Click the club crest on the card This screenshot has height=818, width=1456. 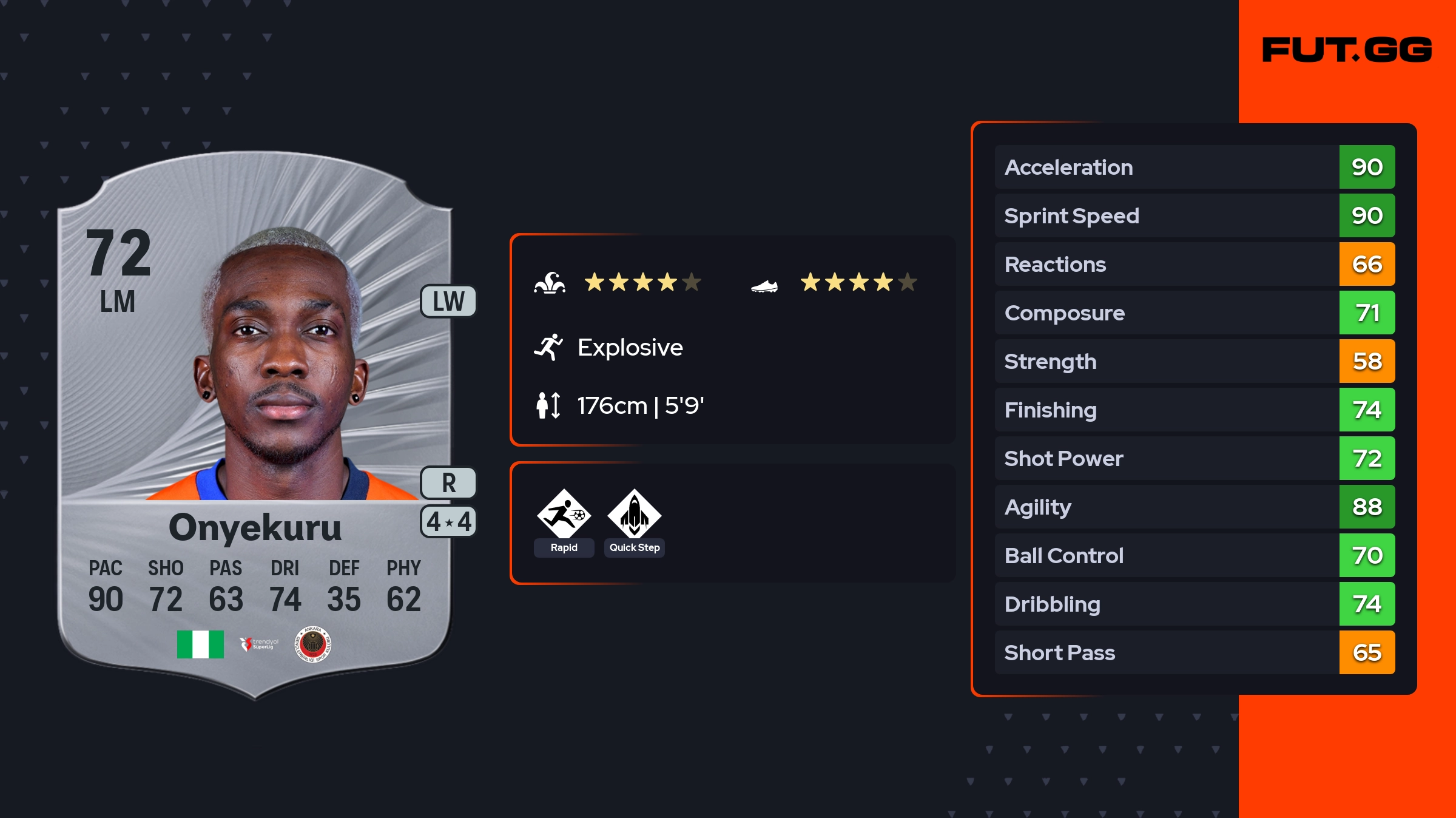coord(312,644)
